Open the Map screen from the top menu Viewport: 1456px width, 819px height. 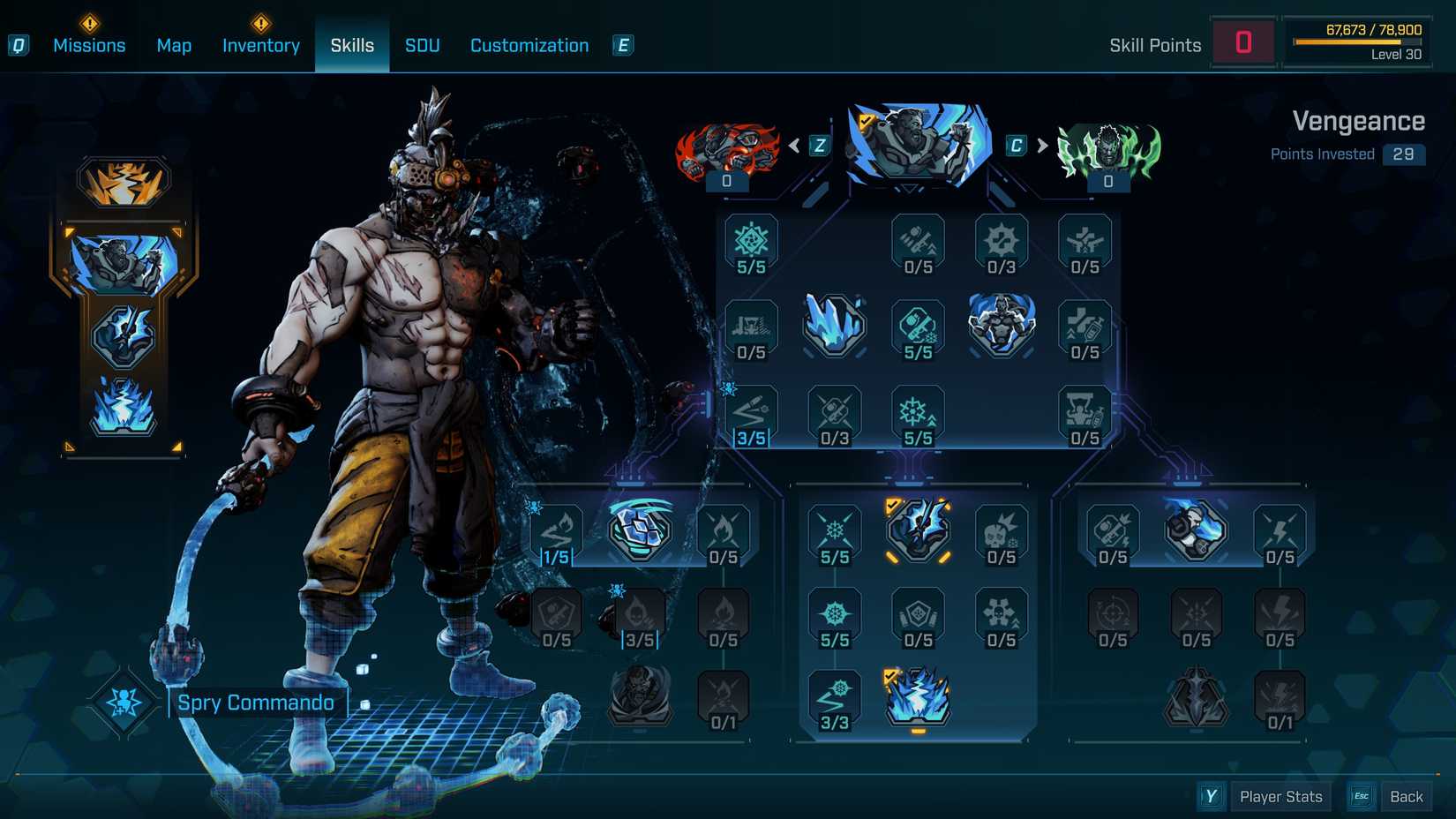coord(174,45)
